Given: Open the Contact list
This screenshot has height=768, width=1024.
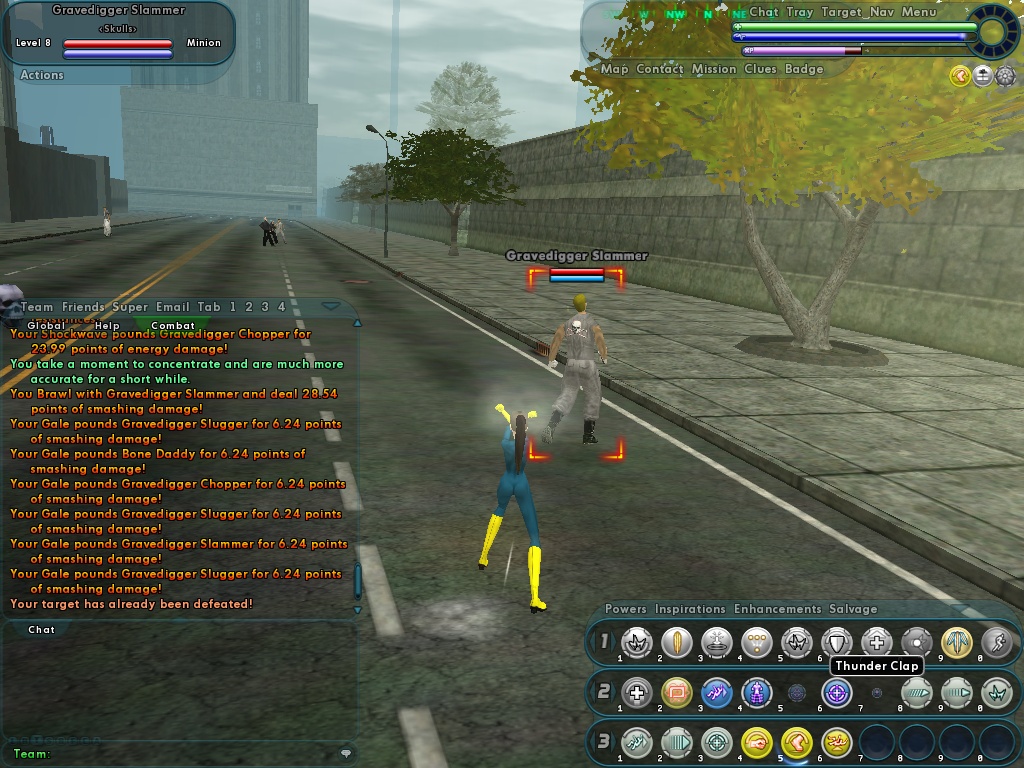Looking at the screenshot, I should pyautogui.click(x=660, y=69).
